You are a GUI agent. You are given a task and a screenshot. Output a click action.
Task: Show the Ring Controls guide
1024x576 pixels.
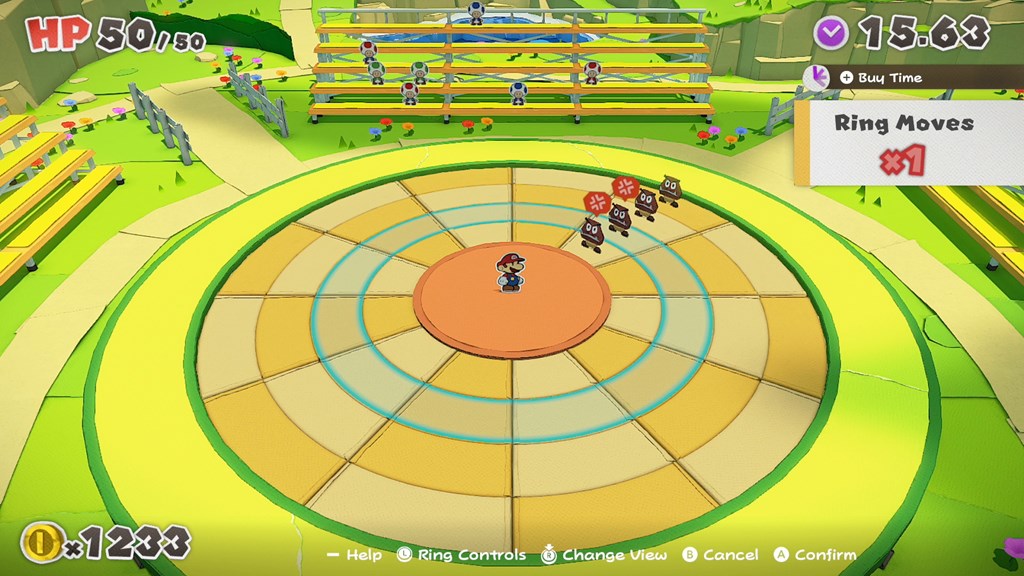pyautogui.click(x=461, y=554)
